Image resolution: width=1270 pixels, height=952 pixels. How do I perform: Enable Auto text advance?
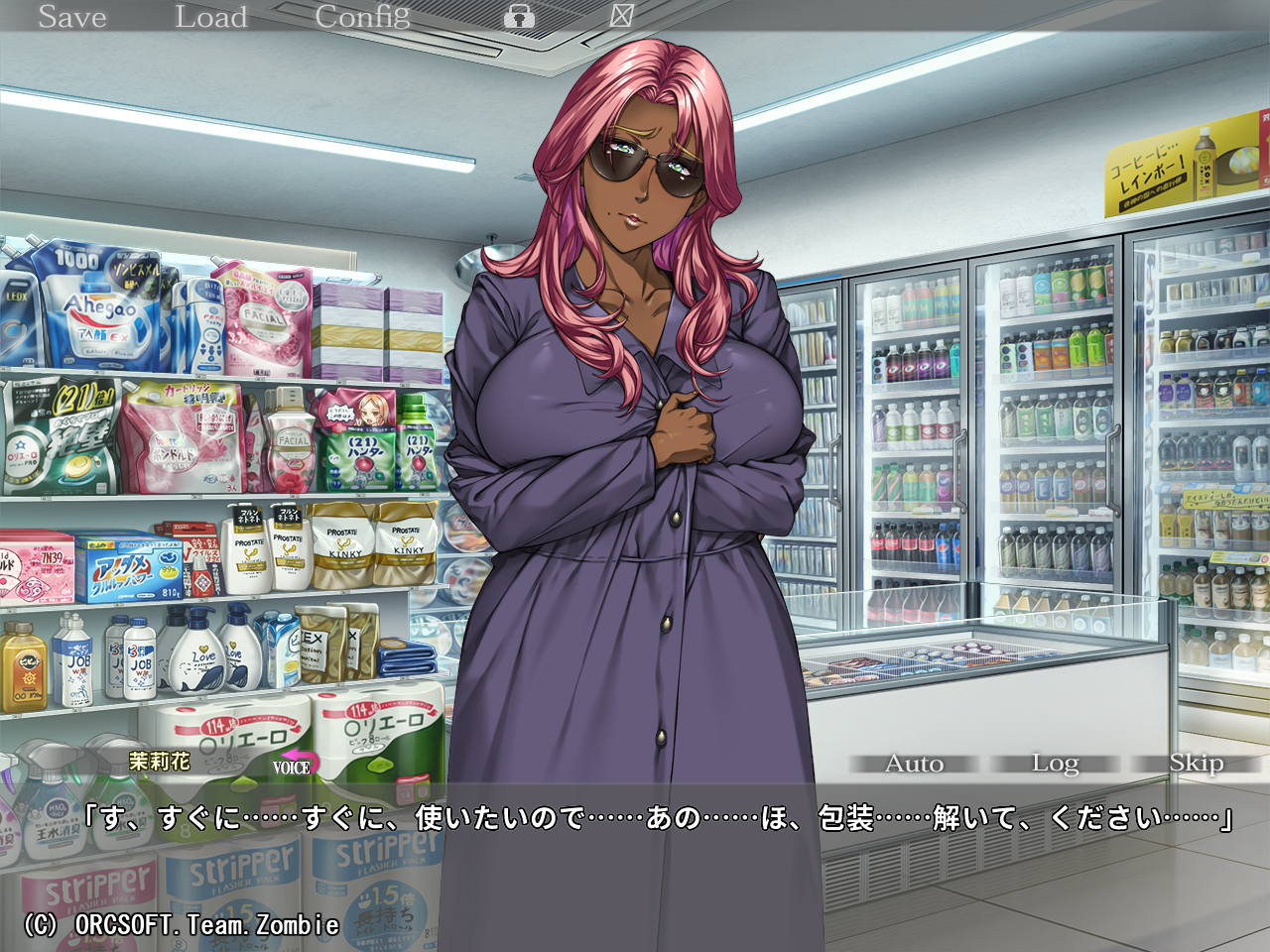(x=914, y=764)
